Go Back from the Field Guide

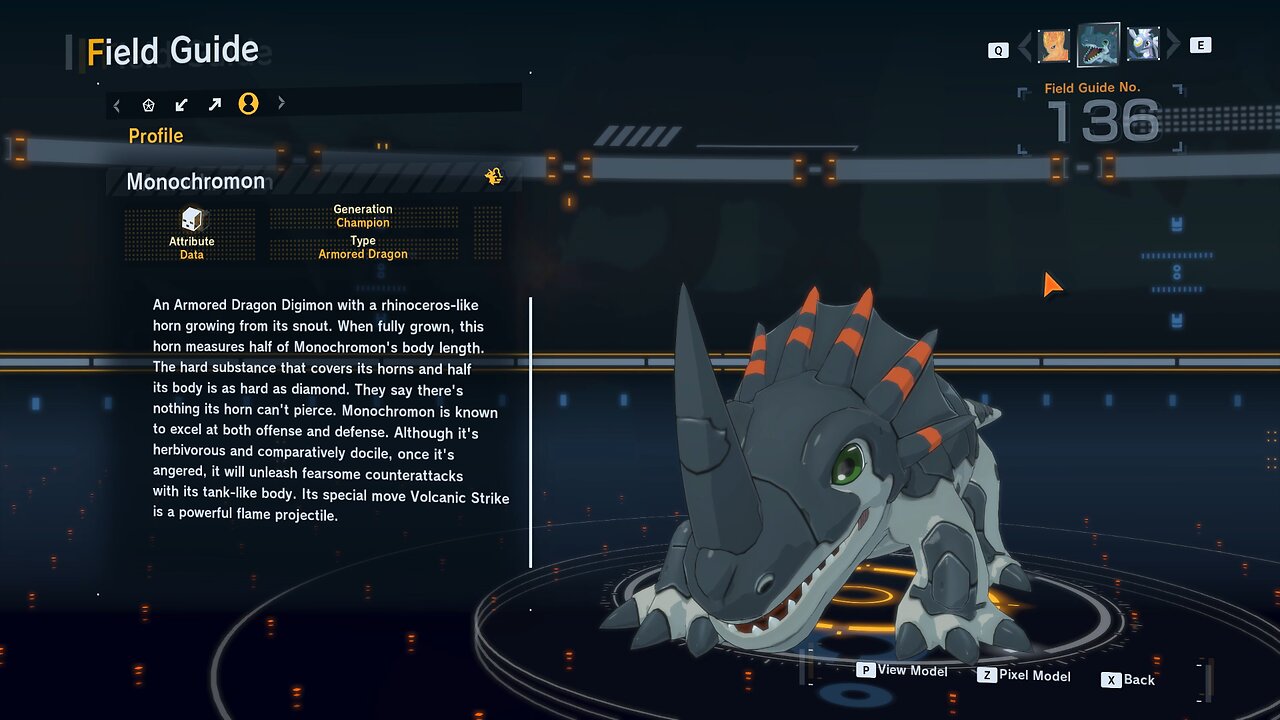1129,680
